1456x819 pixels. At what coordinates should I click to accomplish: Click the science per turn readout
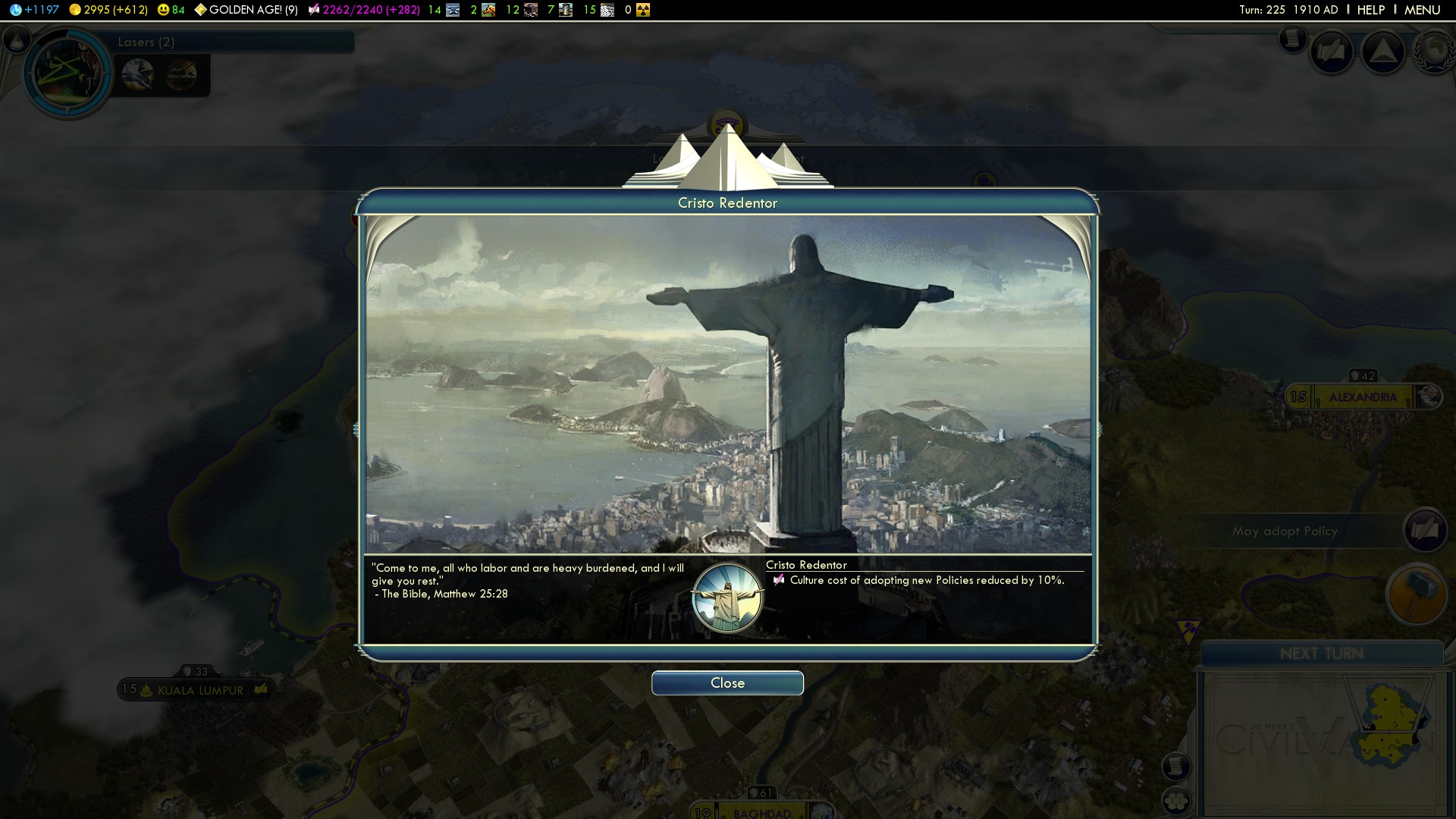tap(34, 10)
